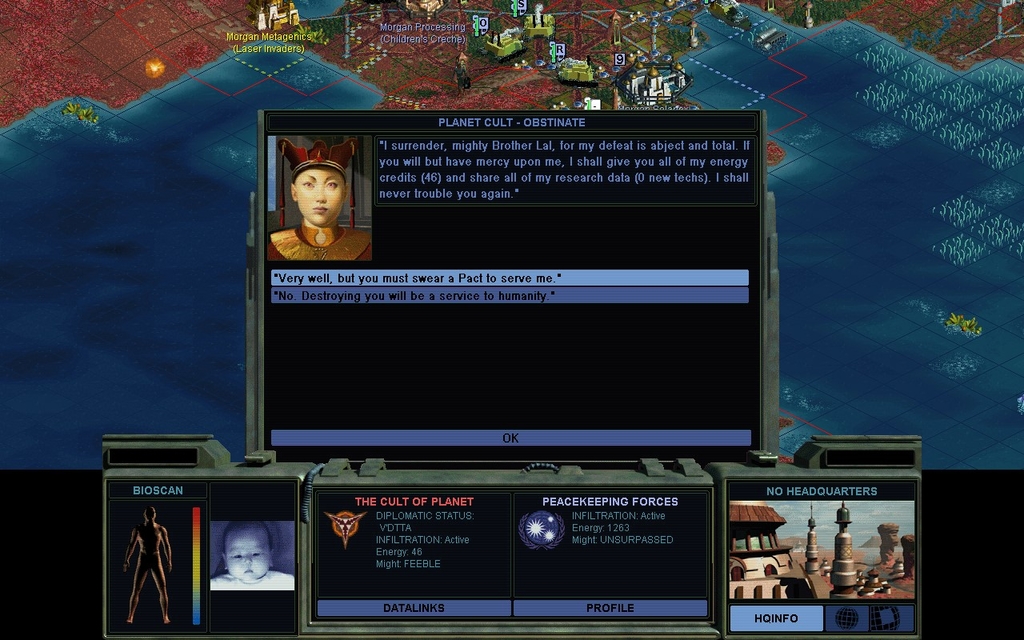
Task: Open the Datalinks panel
Action: coord(413,608)
